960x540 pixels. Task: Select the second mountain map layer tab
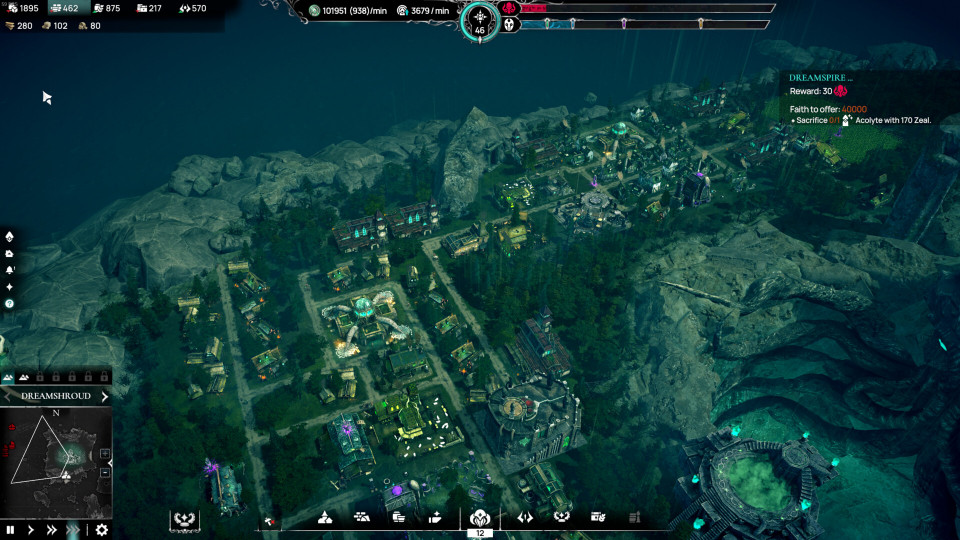(x=25, y=377)
